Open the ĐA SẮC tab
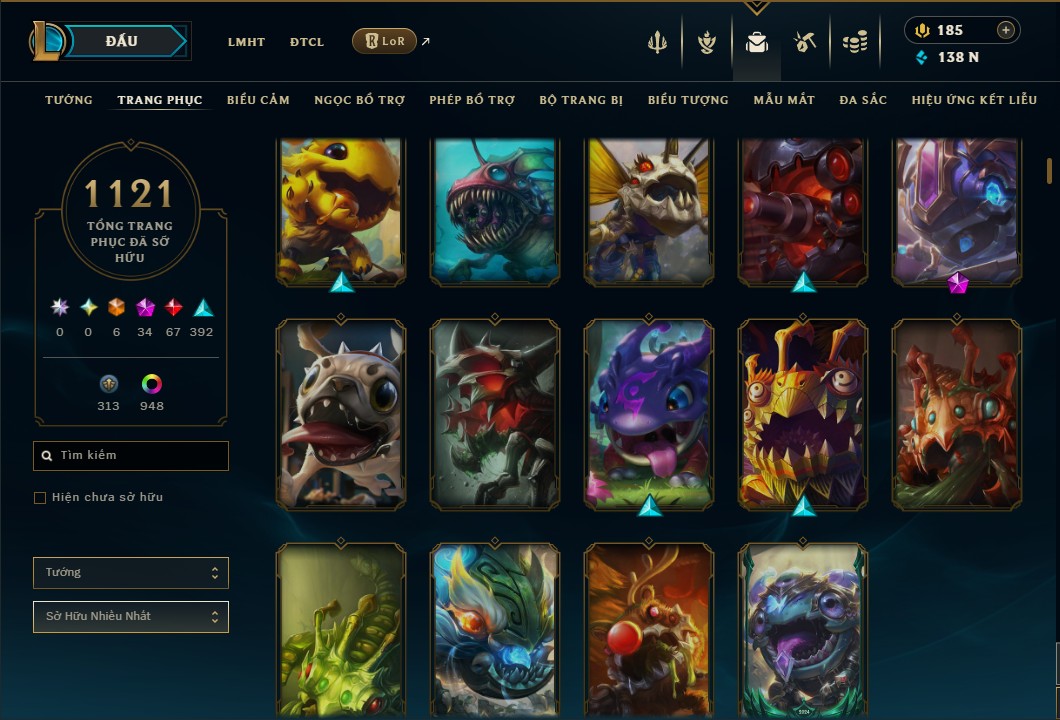 pos(863,100)
